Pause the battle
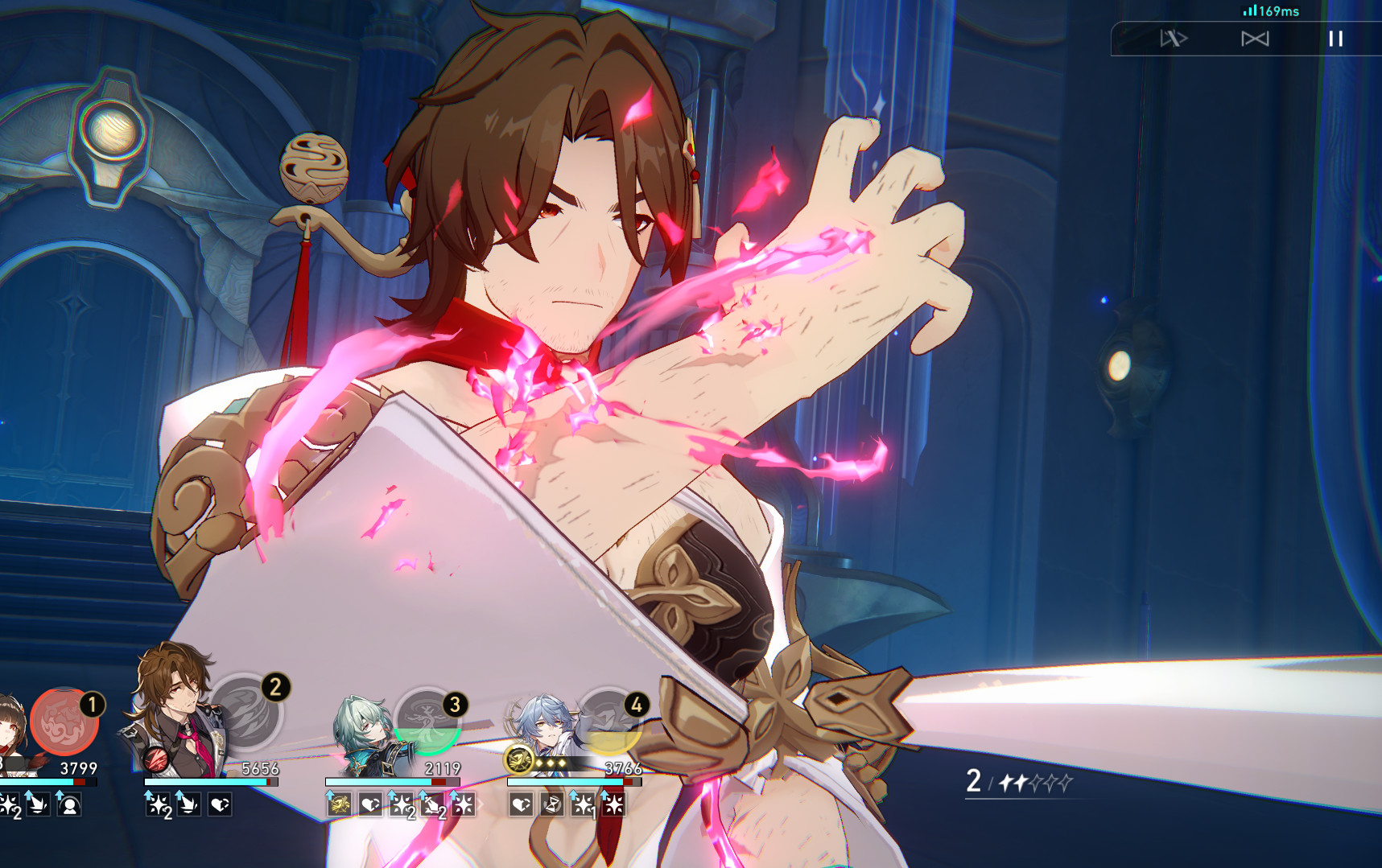 click(x=1335, y=39)
